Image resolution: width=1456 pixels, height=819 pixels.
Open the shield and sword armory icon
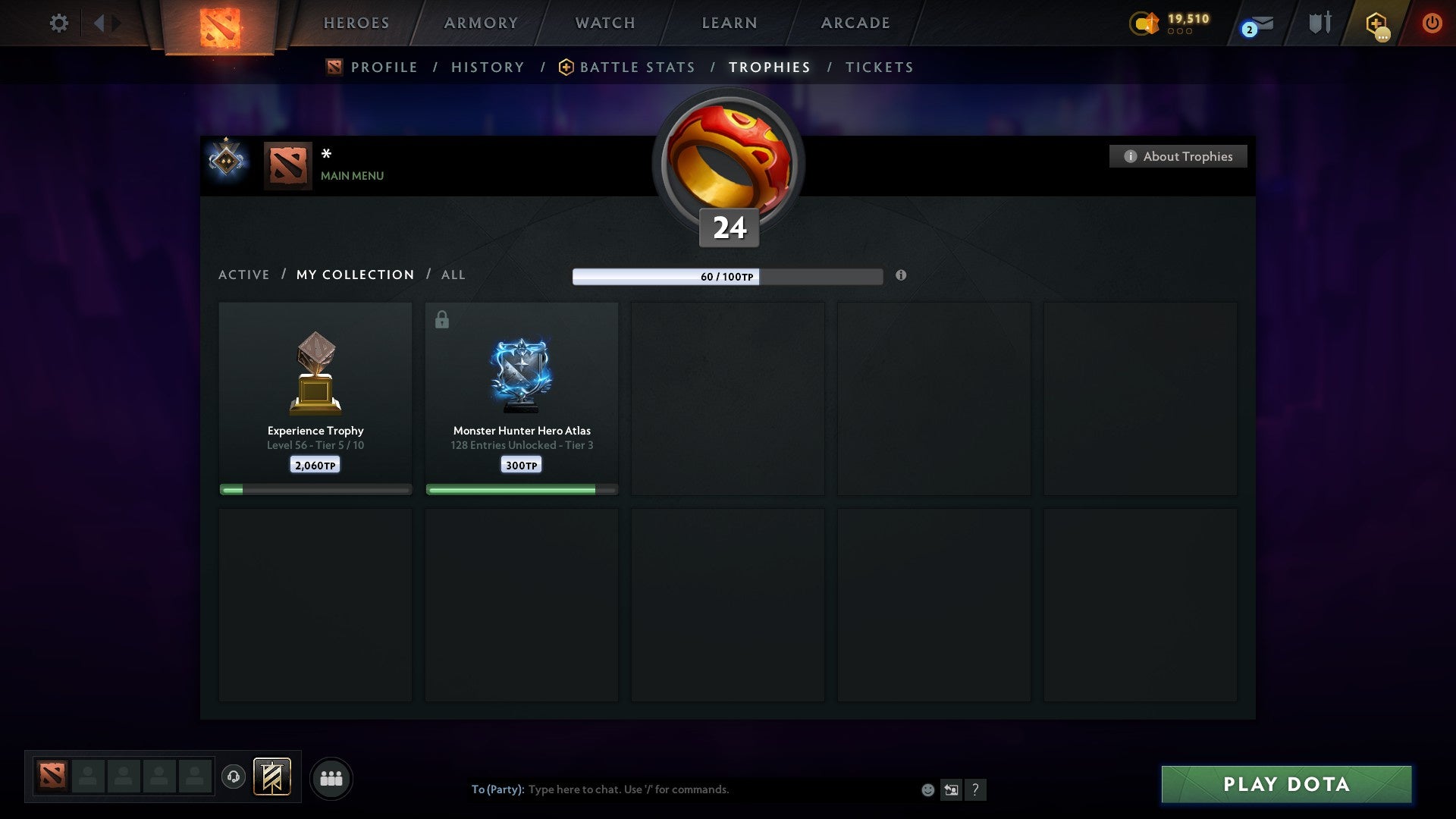pyautogui.click(x=1319, y=23)
